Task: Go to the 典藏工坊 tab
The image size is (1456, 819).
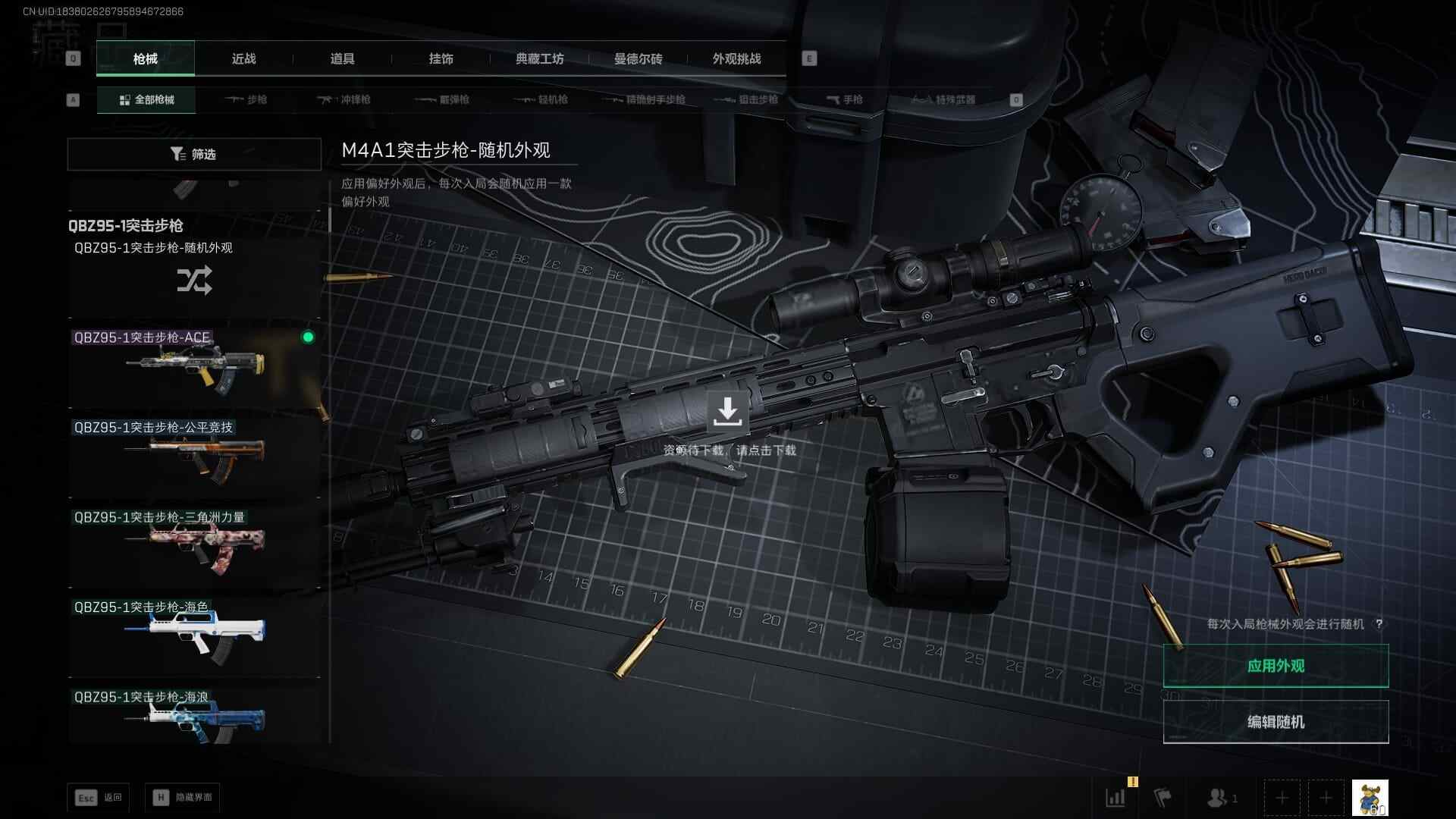Action: point(539,59)
